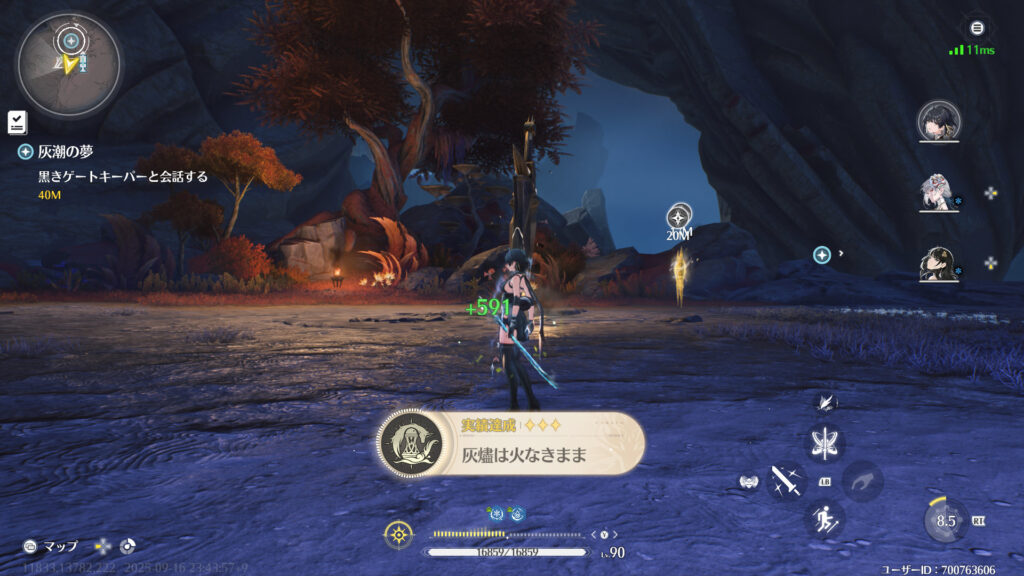This screenshot has height=576, width=1024.
Task: Open the 灰燼は火なきまま achievement notification
Action: coord(510,442)
